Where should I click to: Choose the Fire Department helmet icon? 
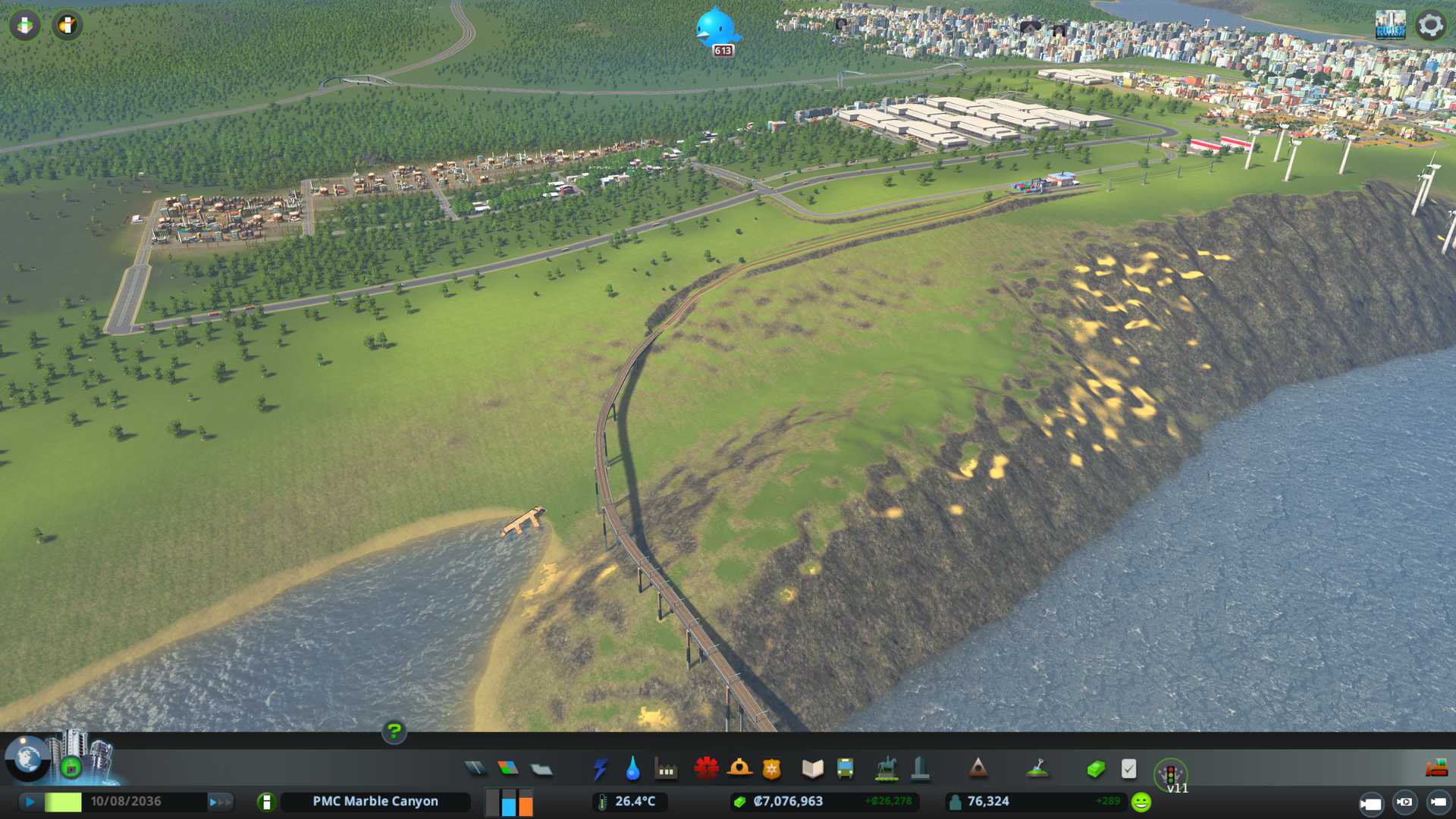(x=739, y=769)
